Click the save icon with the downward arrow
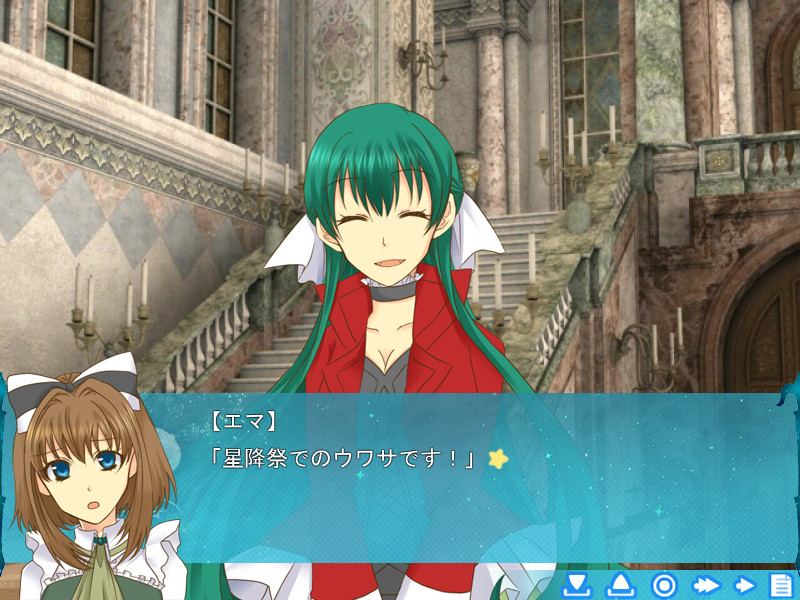This screenshot has width=800, height=600. [576, 585]
